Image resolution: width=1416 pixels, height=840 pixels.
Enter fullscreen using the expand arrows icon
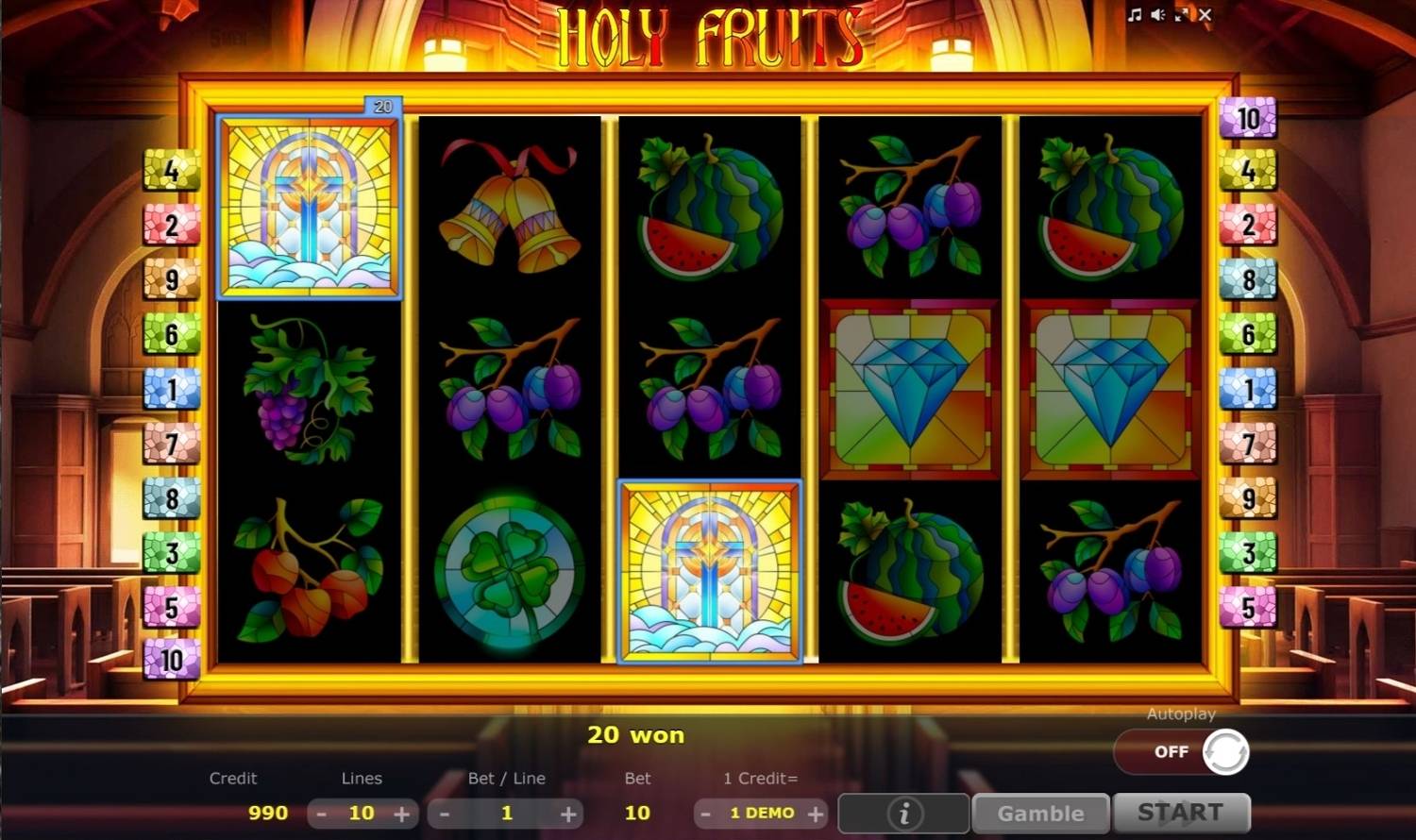[1181, 15]
